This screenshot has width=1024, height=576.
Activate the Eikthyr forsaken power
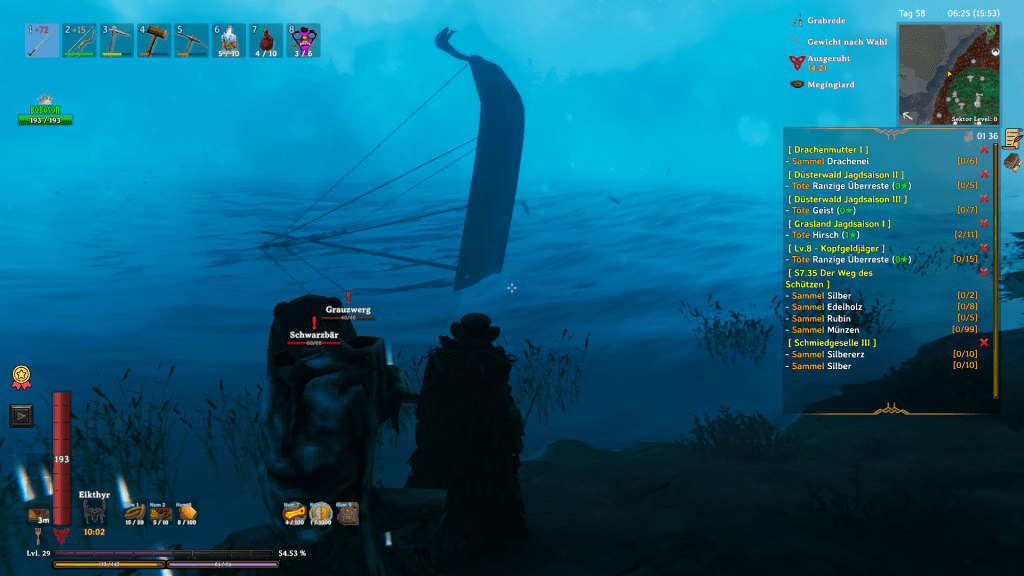(x=94, y=514)
